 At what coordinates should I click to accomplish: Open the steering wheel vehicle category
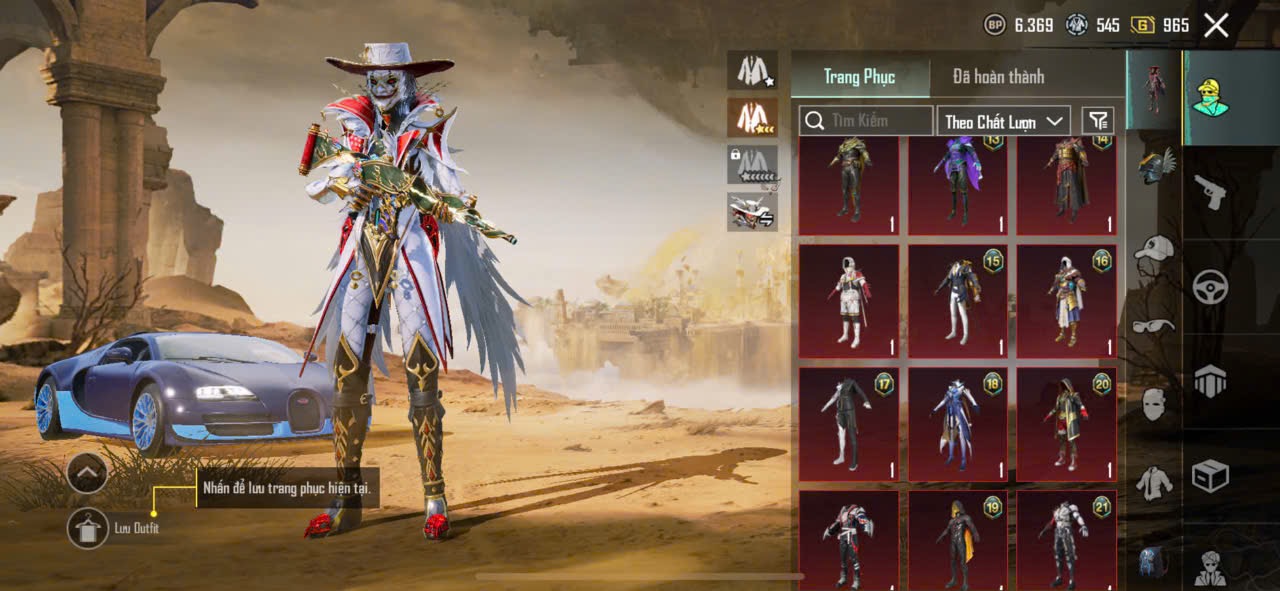pos(1210,287)
